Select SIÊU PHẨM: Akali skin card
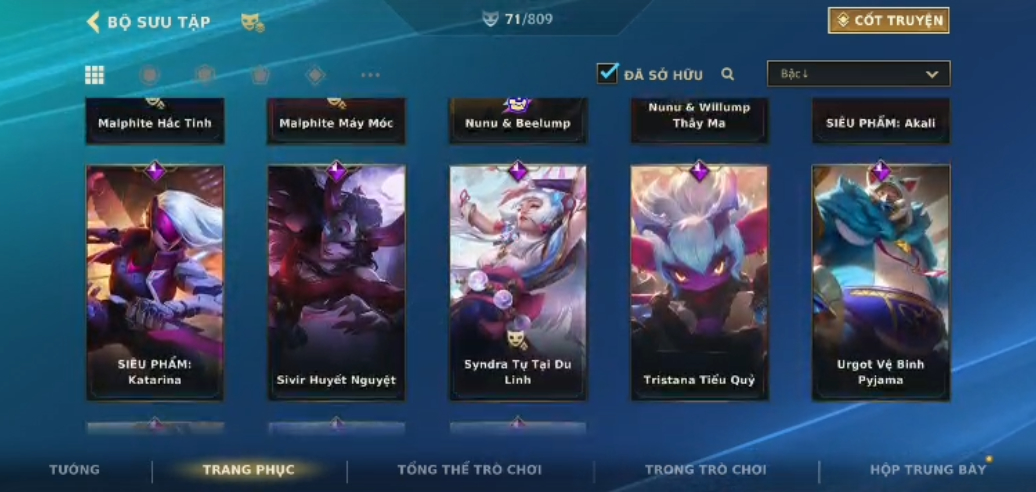The image size is (1036, 492). click(880, 121)
